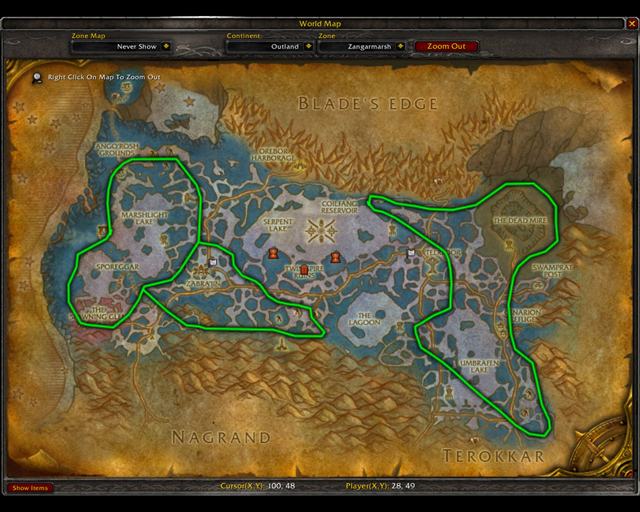Screen dimensions: 640x512
Task: Open the Continent dropdown set to Outland
Action: pyautogui.click(x=310, y=46)
